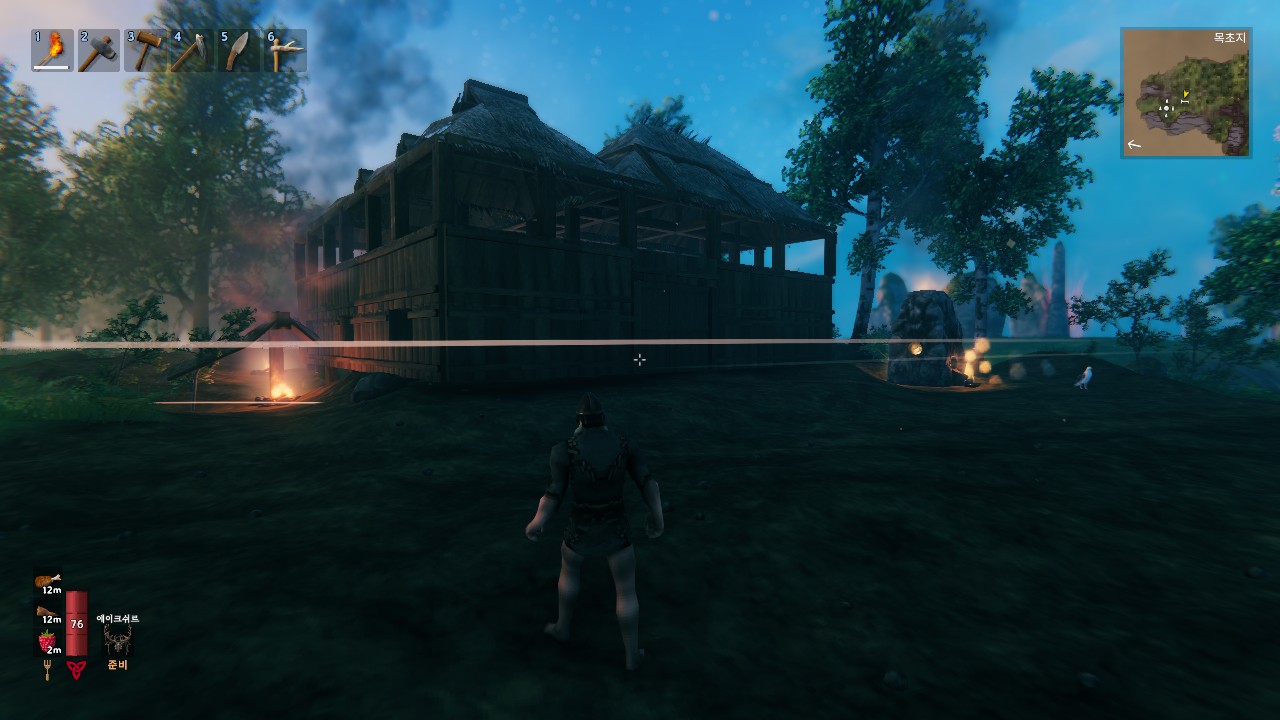
Task: Click the durability bar under the torch
Action: [x=51, y=66]
